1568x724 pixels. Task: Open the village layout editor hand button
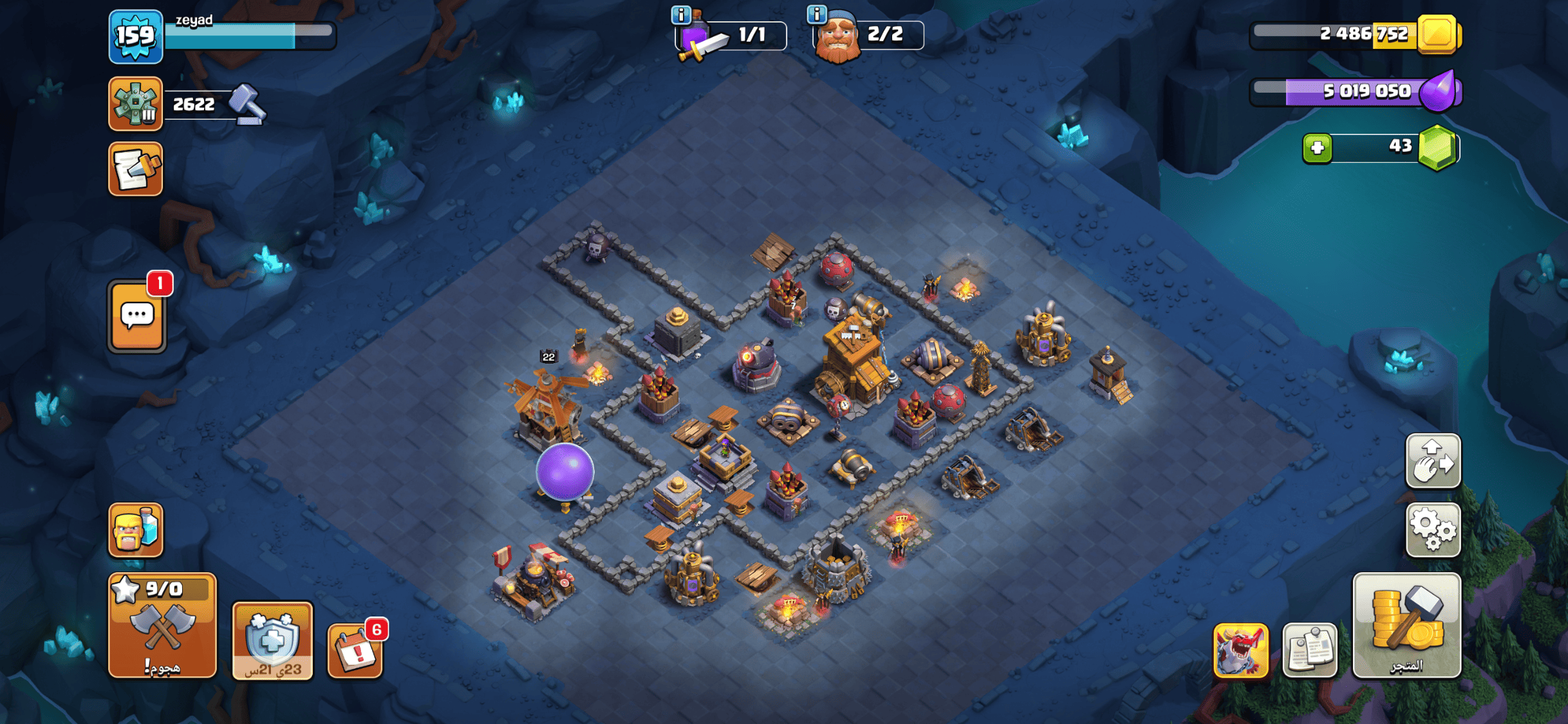tap(1433, 461)
